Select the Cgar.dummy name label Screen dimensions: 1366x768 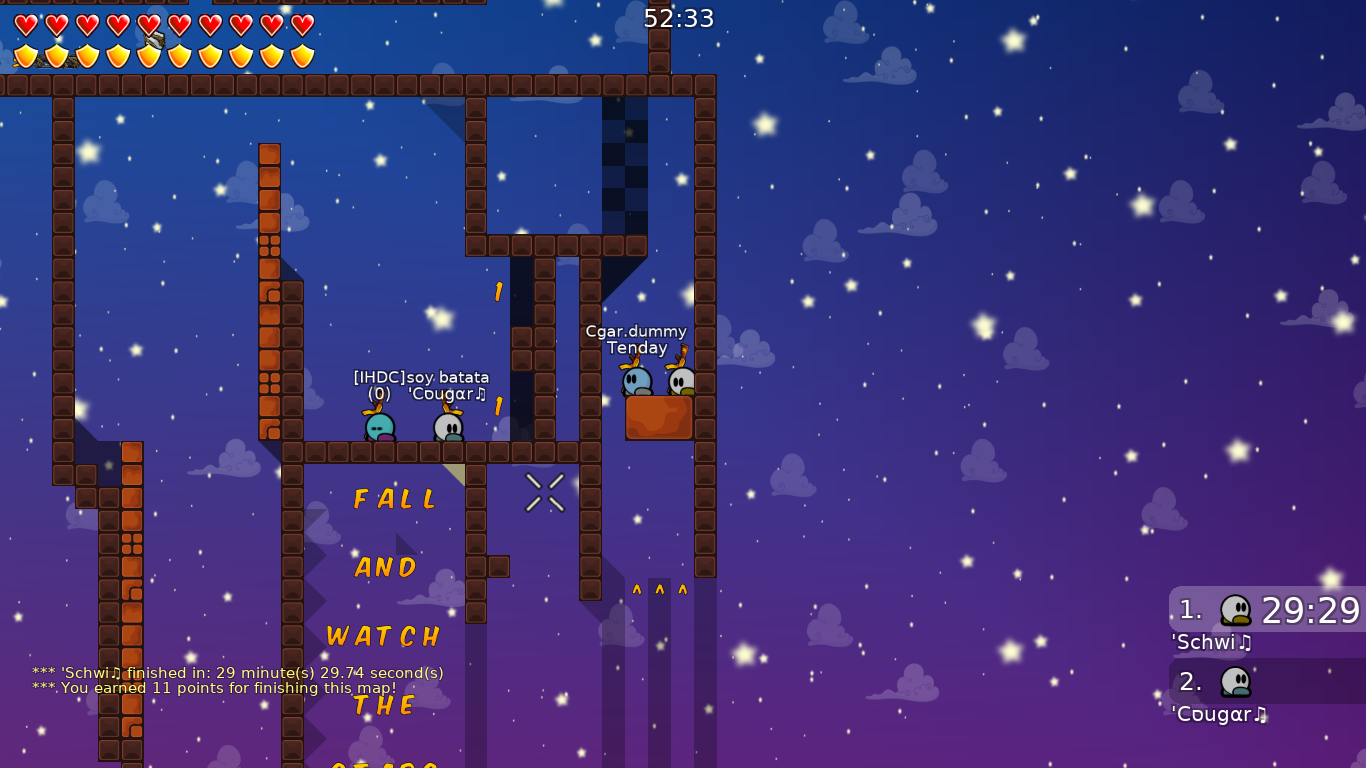tap(636, 331)
